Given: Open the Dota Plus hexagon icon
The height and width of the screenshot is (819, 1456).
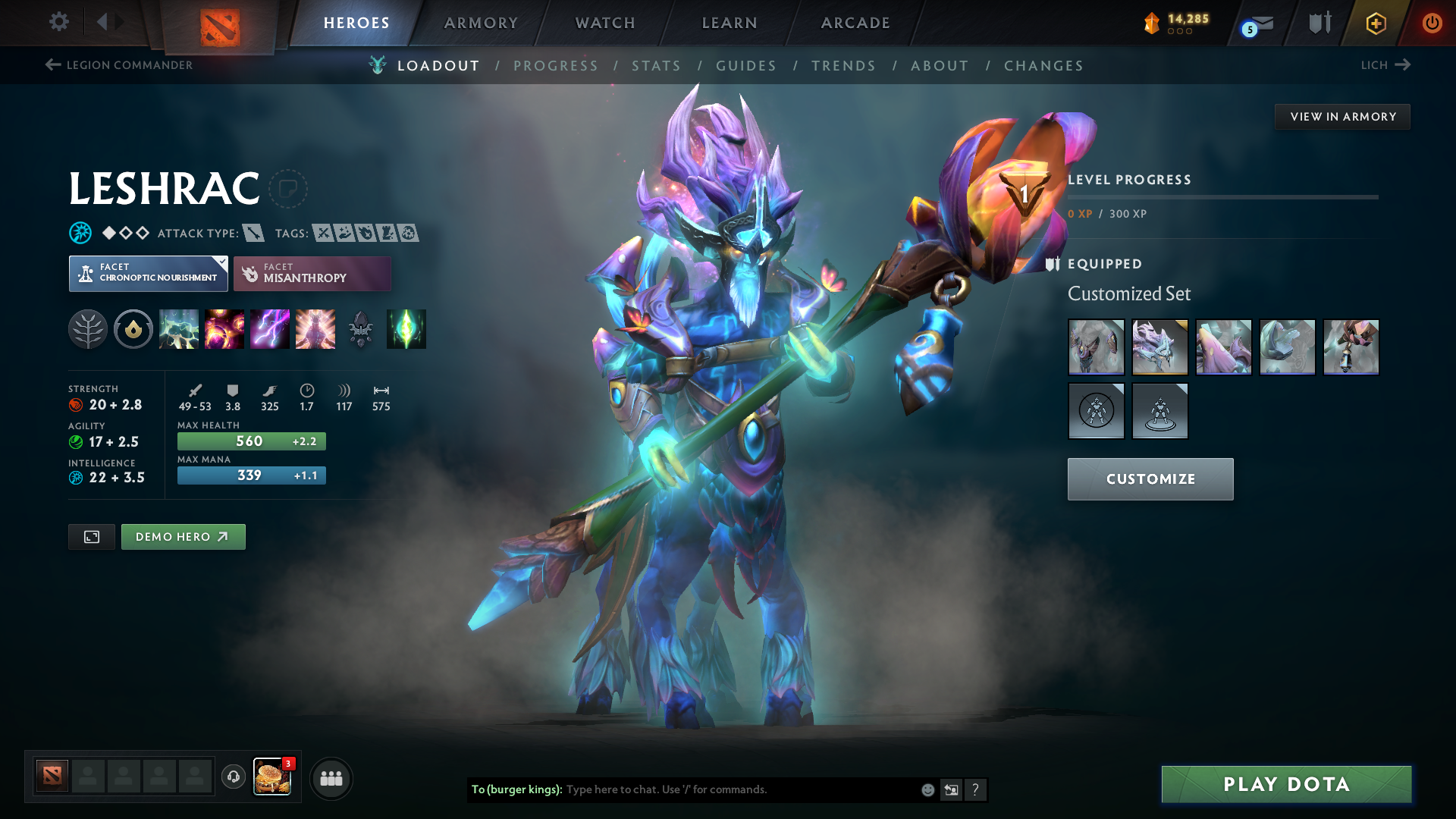Looking at the screenshot, I should [1375, 23].
